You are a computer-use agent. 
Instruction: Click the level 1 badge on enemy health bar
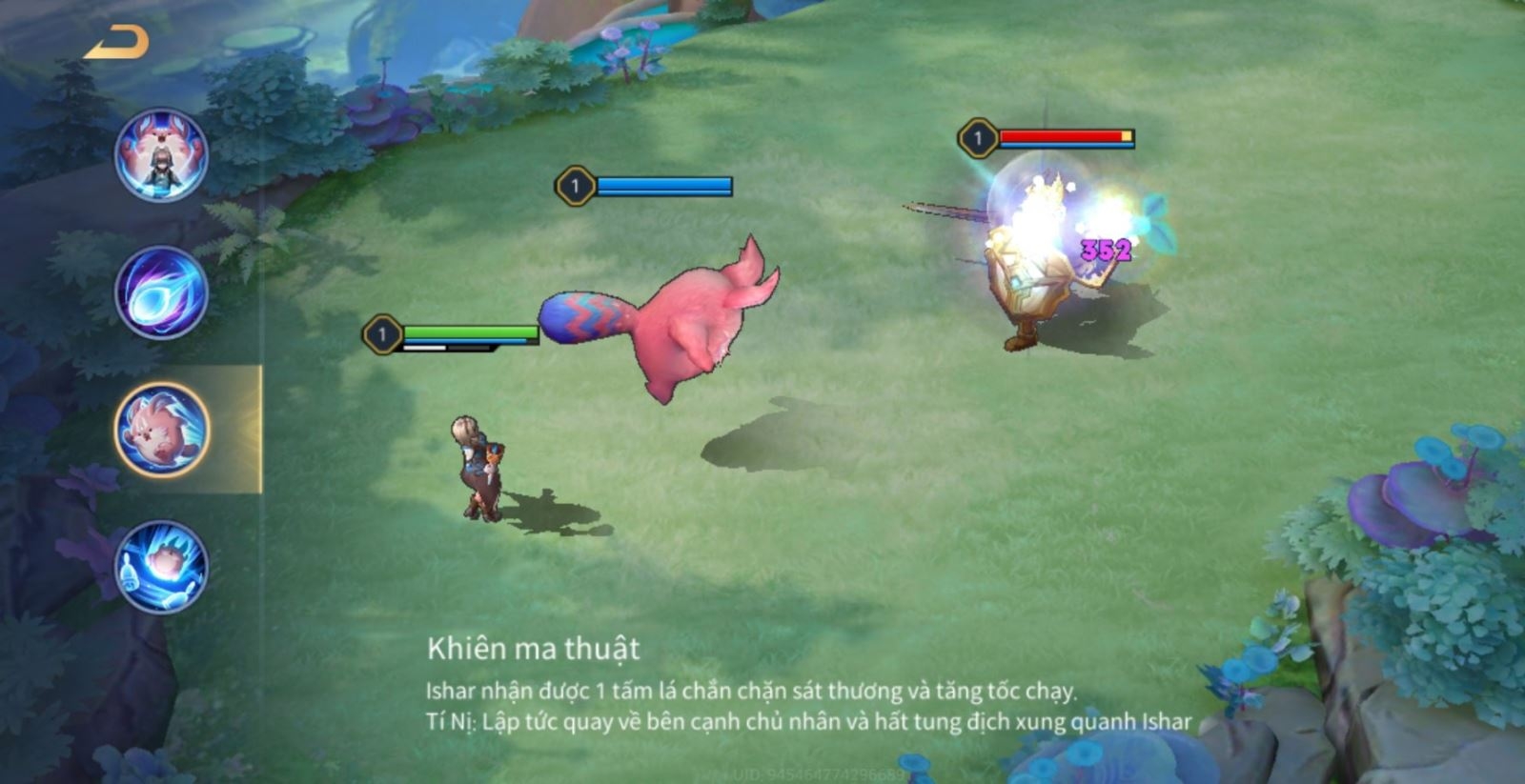pyautogui.click(x=976, y=136)
